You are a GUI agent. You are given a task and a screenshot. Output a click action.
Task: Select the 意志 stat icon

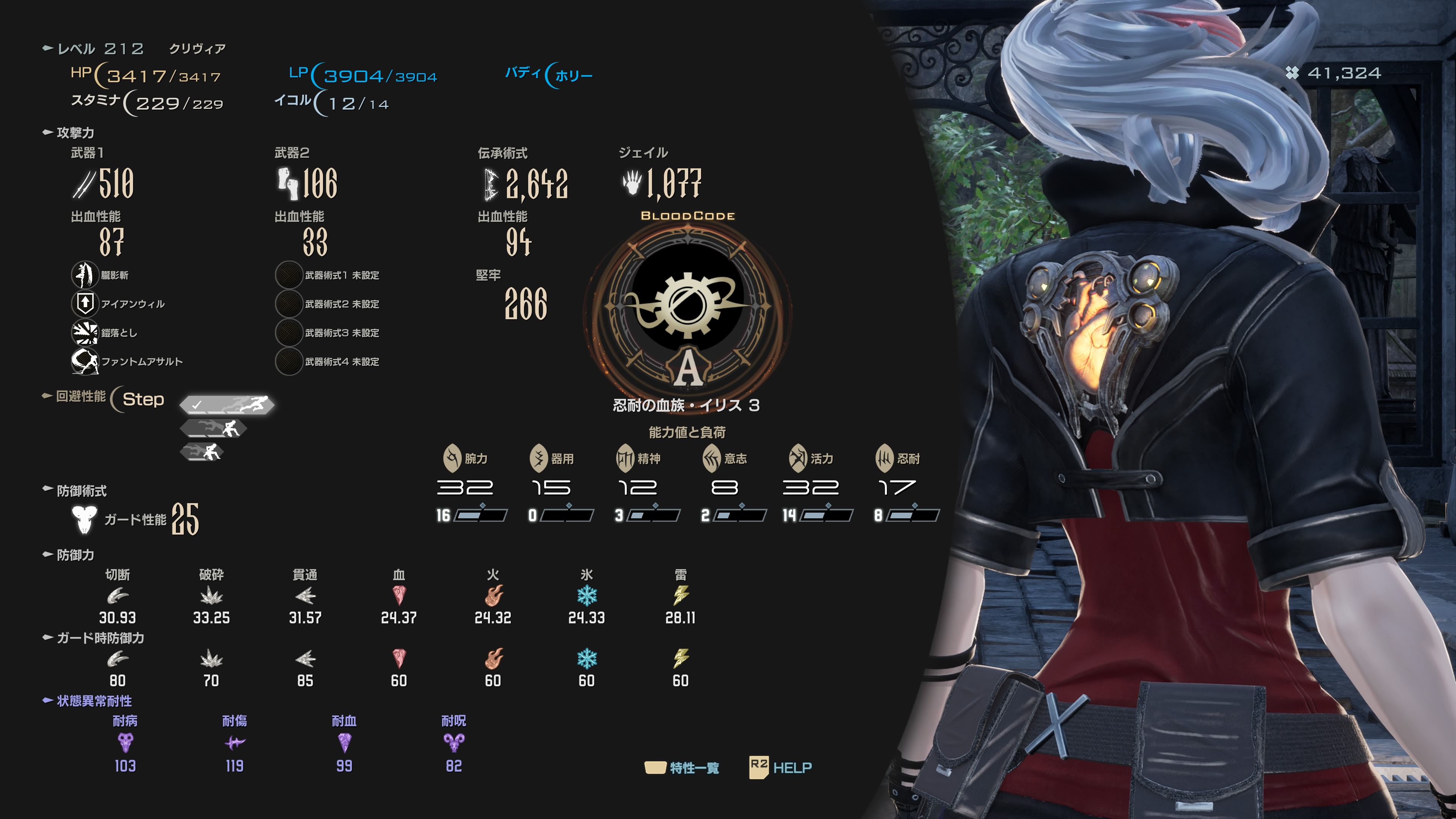click(x=712, y=458)
